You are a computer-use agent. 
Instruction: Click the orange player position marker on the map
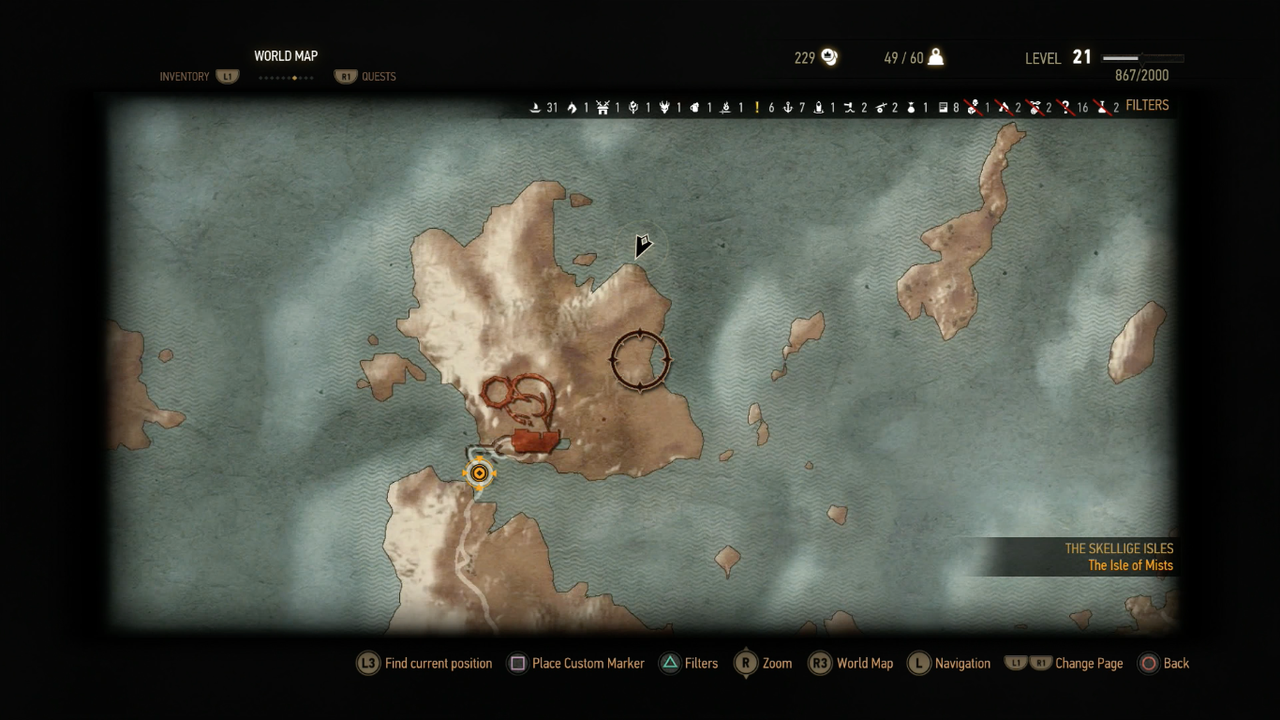click(x=479, y=472)
